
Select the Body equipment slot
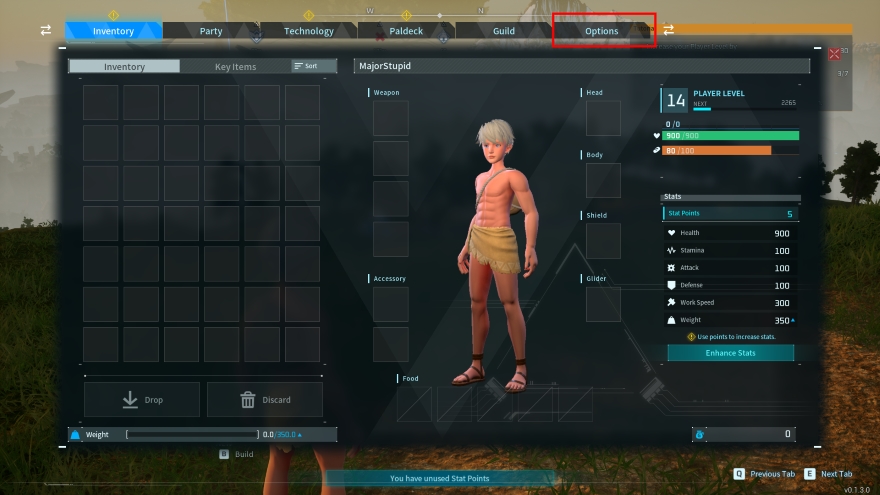pos(603,181)
